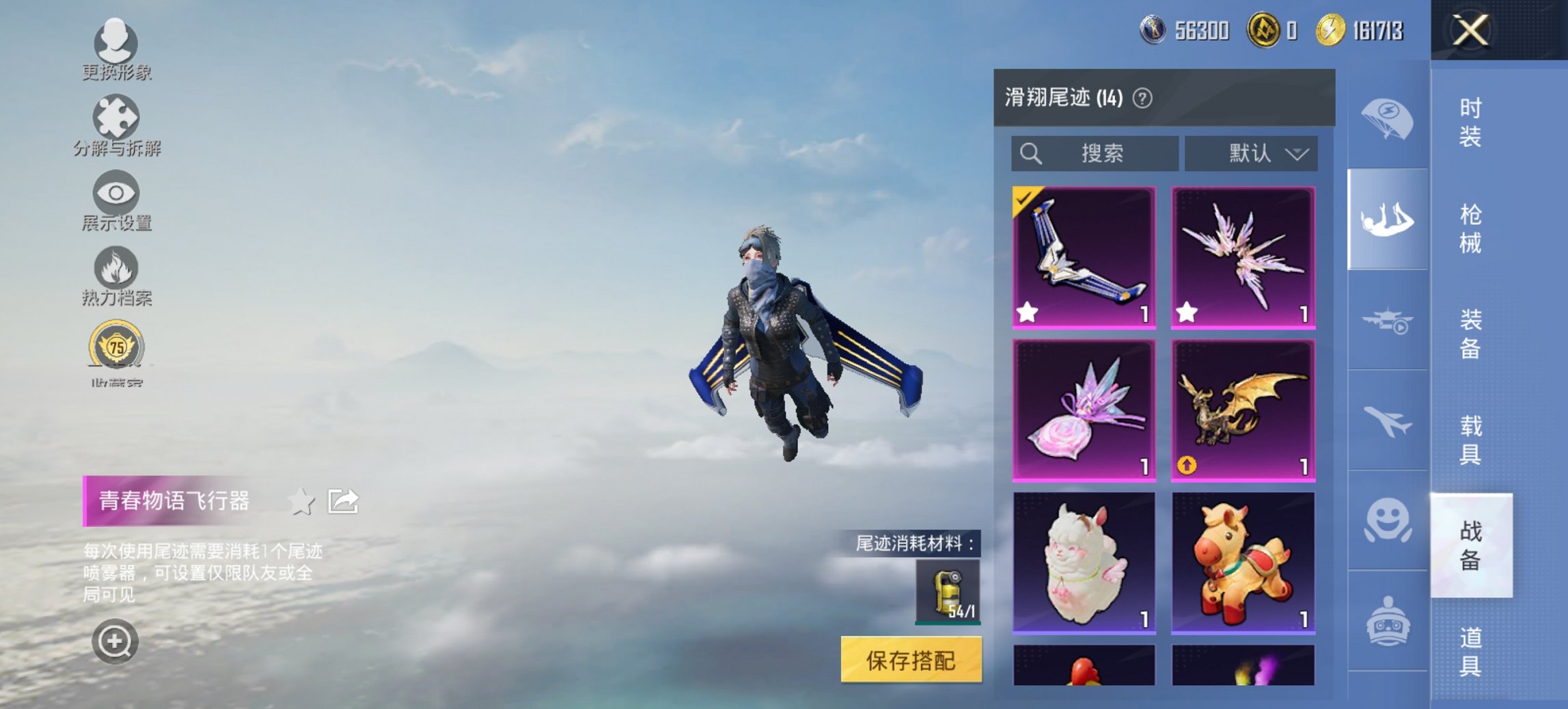The height and width of the screenshot is (709, 1568).
Task: Click the 搜索 search field
Action: [1093, 153]
